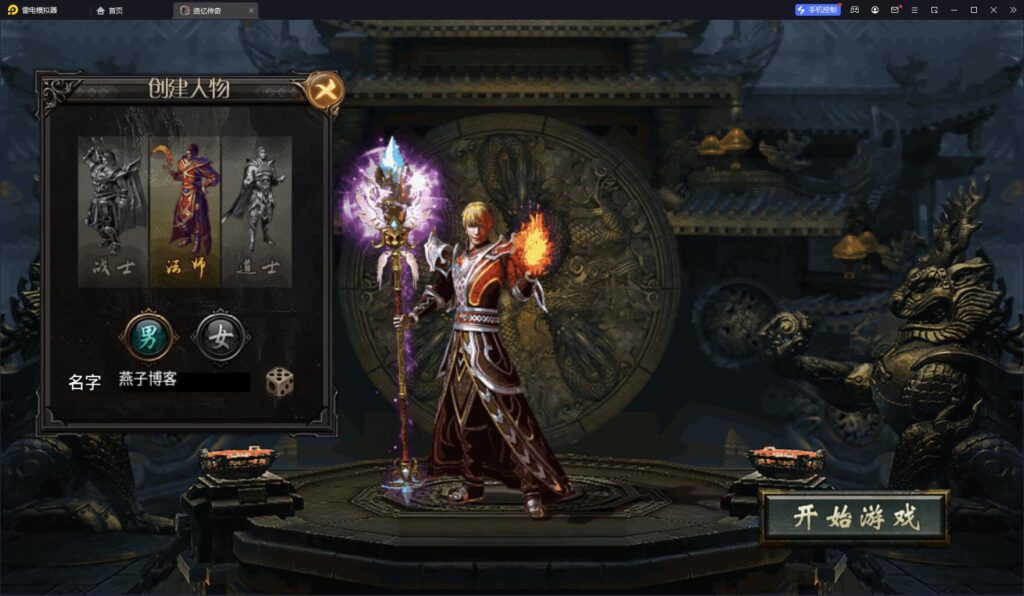This screenshot has width=1024, height=596.
Task: Start the game with 开始游戏
Action: tap(855, 517)
